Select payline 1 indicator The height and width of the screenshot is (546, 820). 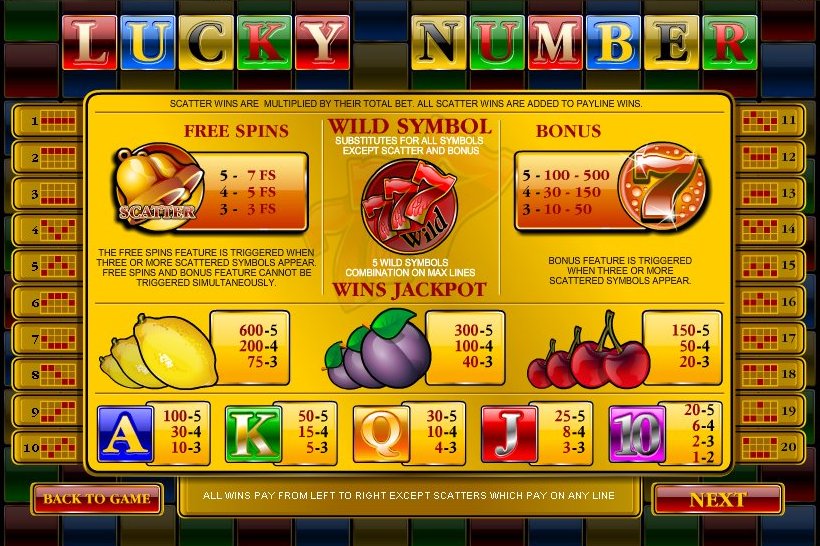(48, 121)
